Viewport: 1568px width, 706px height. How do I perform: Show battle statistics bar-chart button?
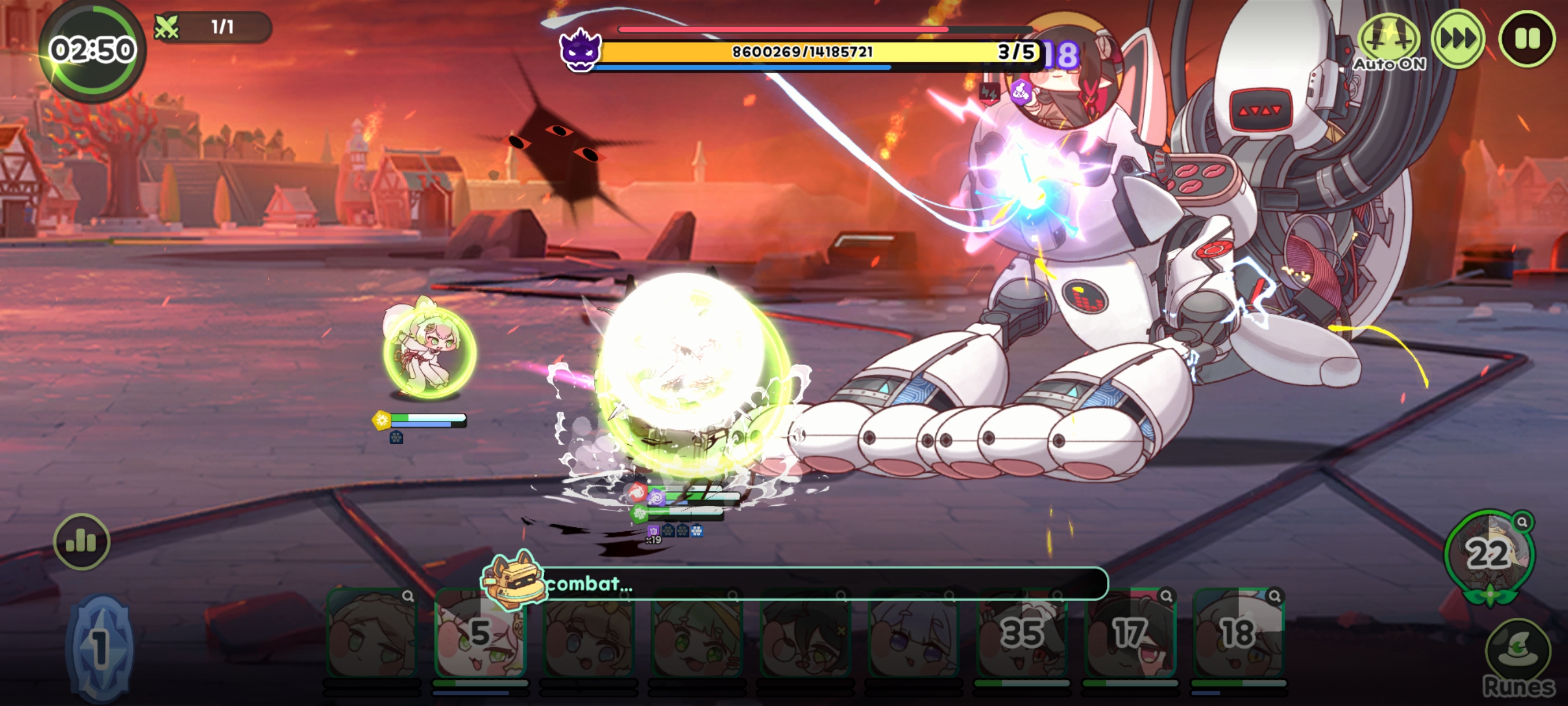point(81,542)
